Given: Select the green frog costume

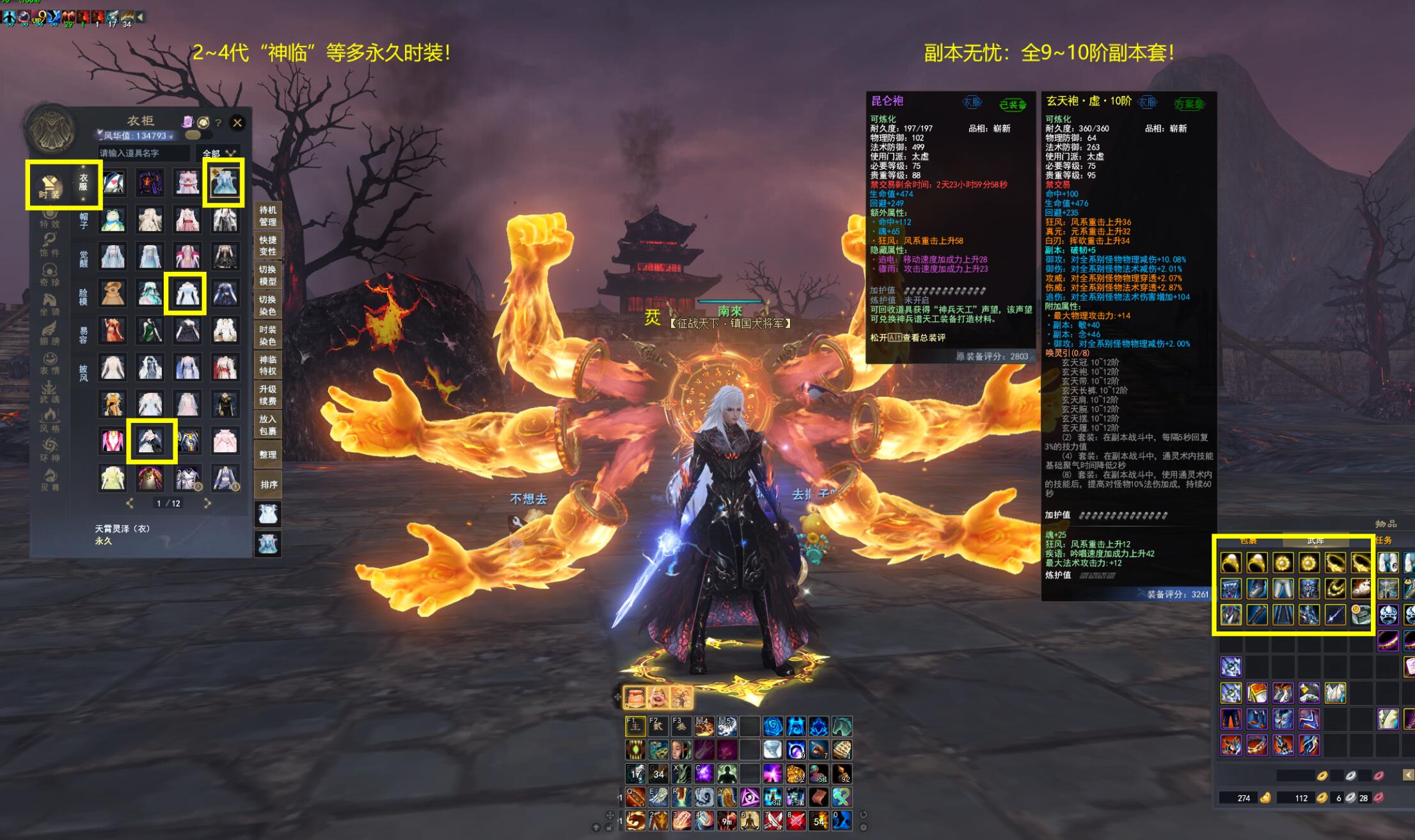Looking at the screenshot, I should tap(113, 219).
